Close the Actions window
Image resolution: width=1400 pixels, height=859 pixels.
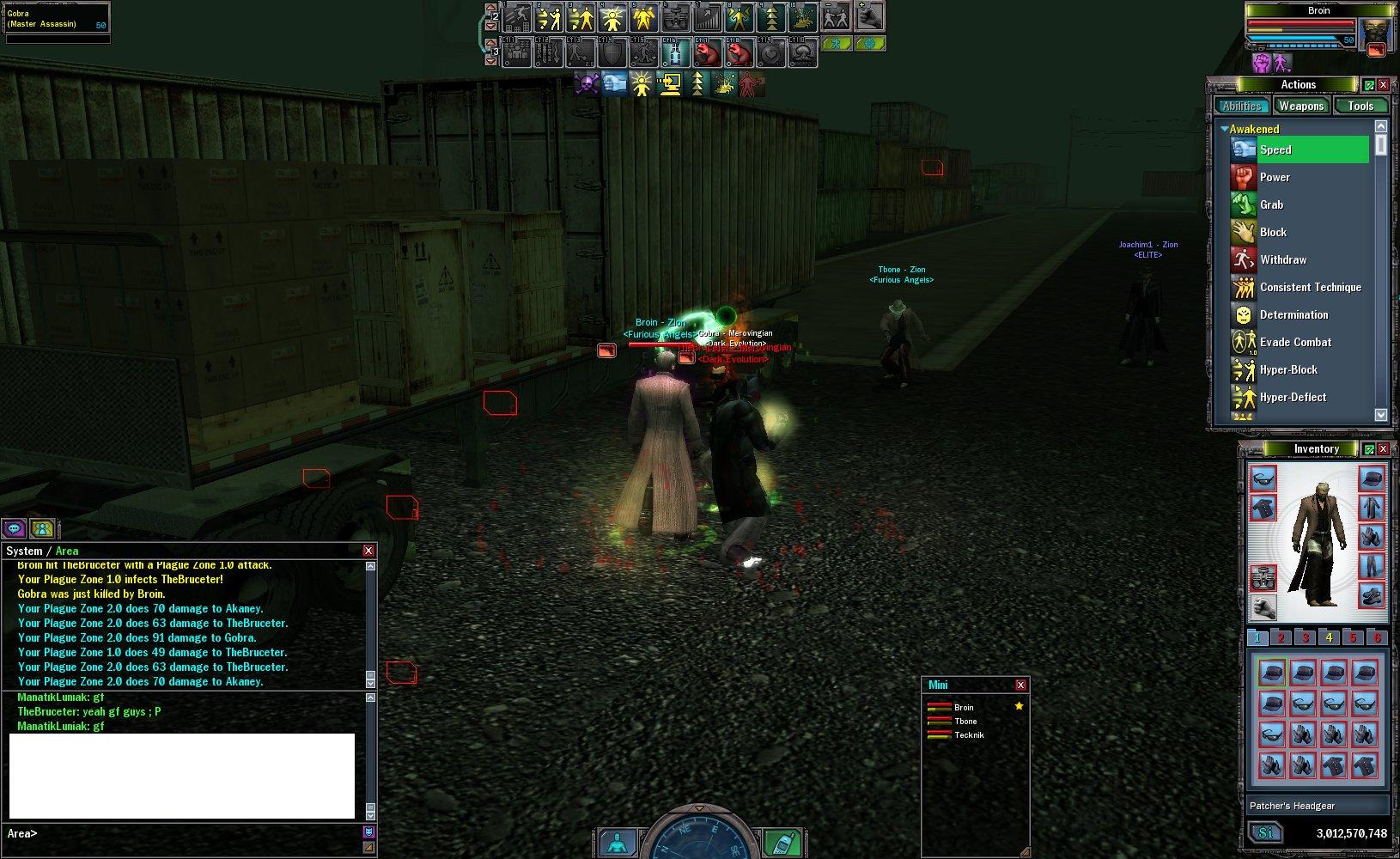click(x=1383, y=84)
